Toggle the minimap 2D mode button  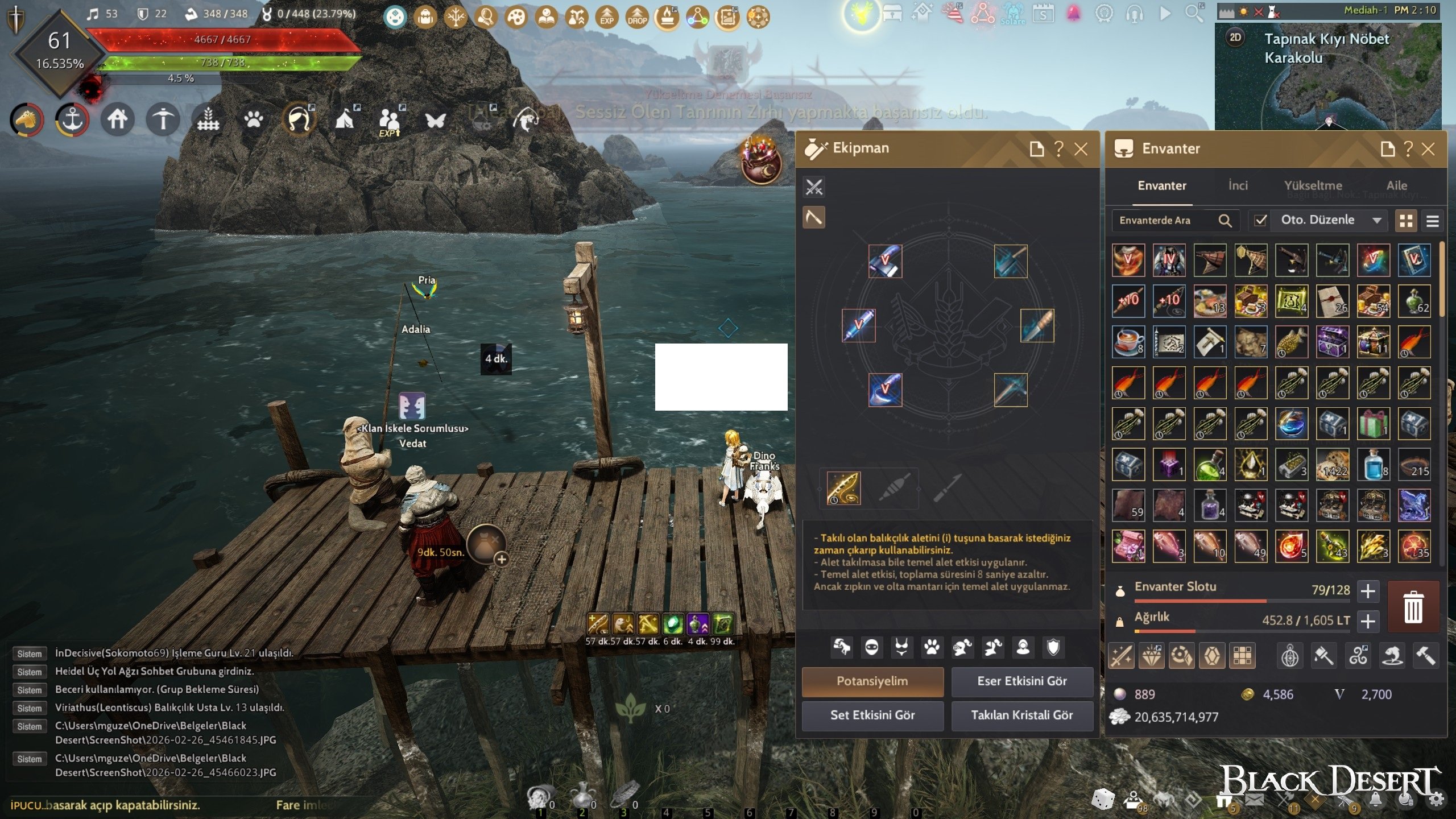(x=1235, y=38)
